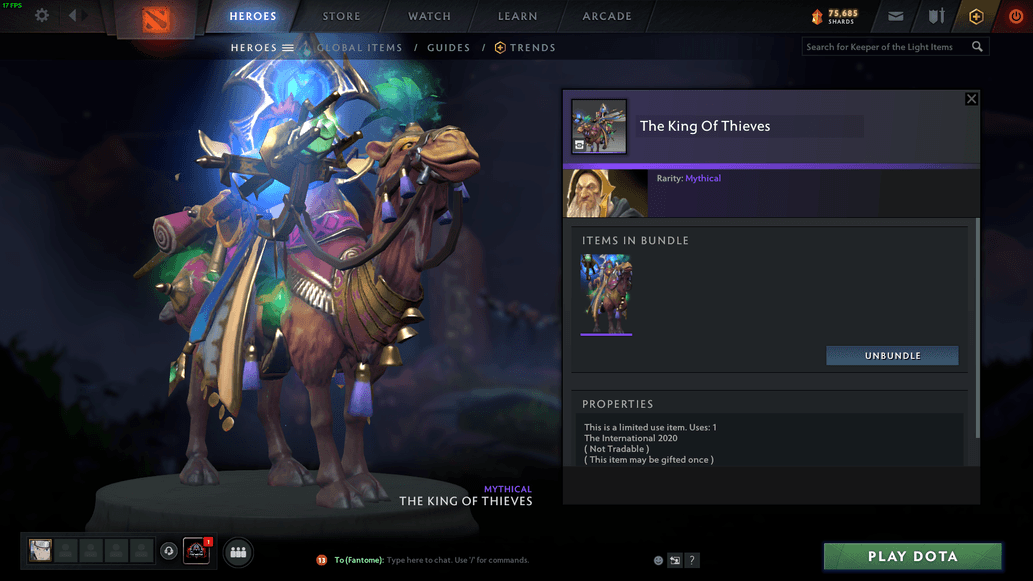This screenshot has width=1033, height=581.
Task: Open the Store tab
Action: coord(342,16)
